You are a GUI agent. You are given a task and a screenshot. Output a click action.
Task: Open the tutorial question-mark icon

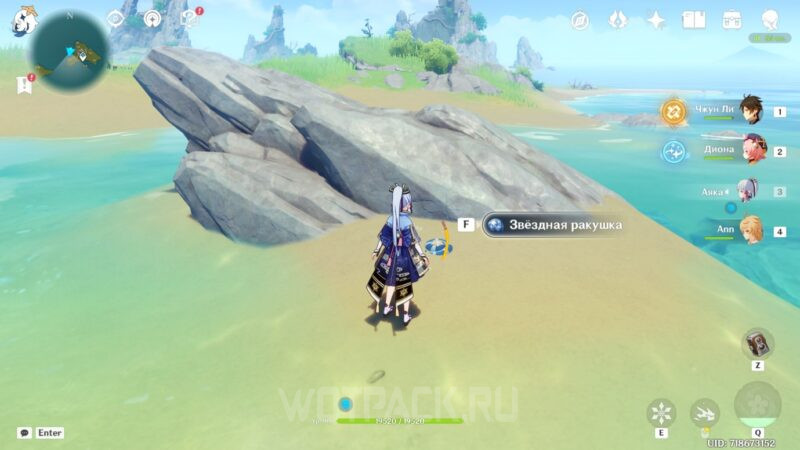click(x=188, y=19)
